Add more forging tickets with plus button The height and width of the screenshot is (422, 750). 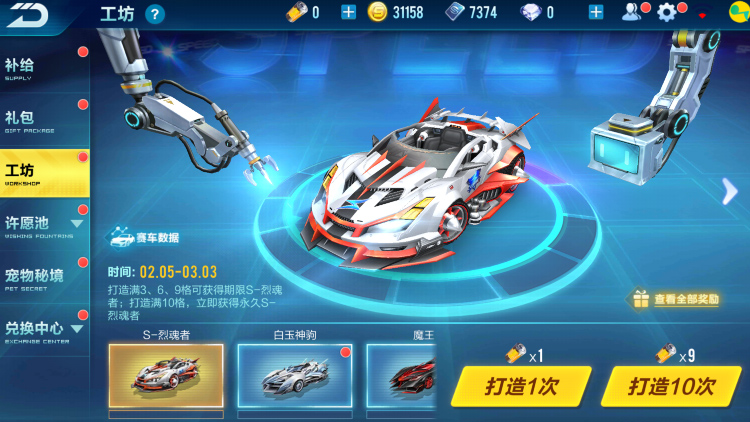click(x=348, y=12)
